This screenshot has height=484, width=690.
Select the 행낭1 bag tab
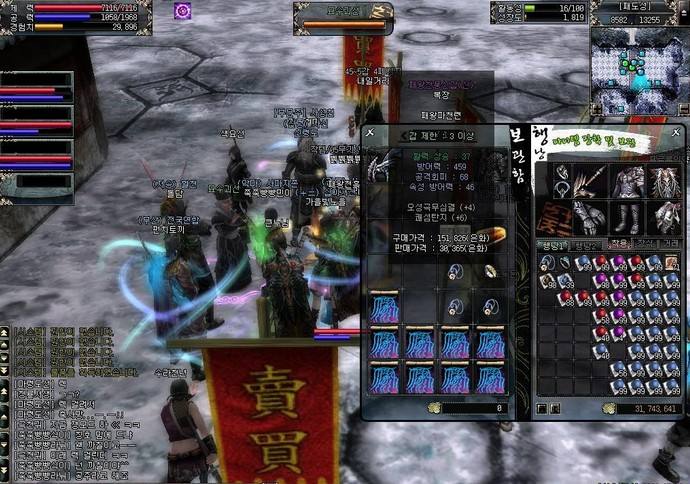(549, 244)
